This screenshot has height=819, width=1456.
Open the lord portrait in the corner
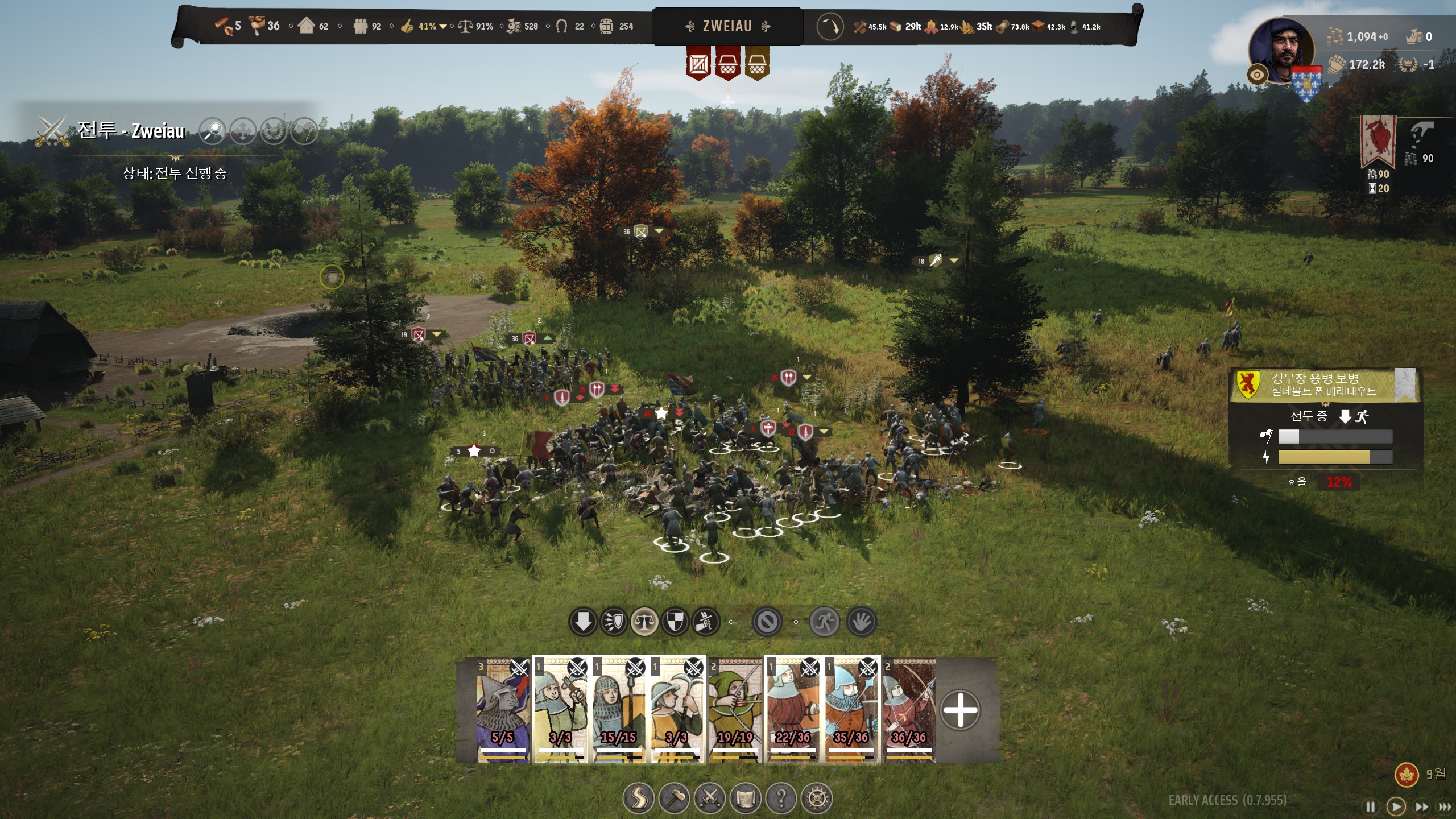click(1281, 50)
